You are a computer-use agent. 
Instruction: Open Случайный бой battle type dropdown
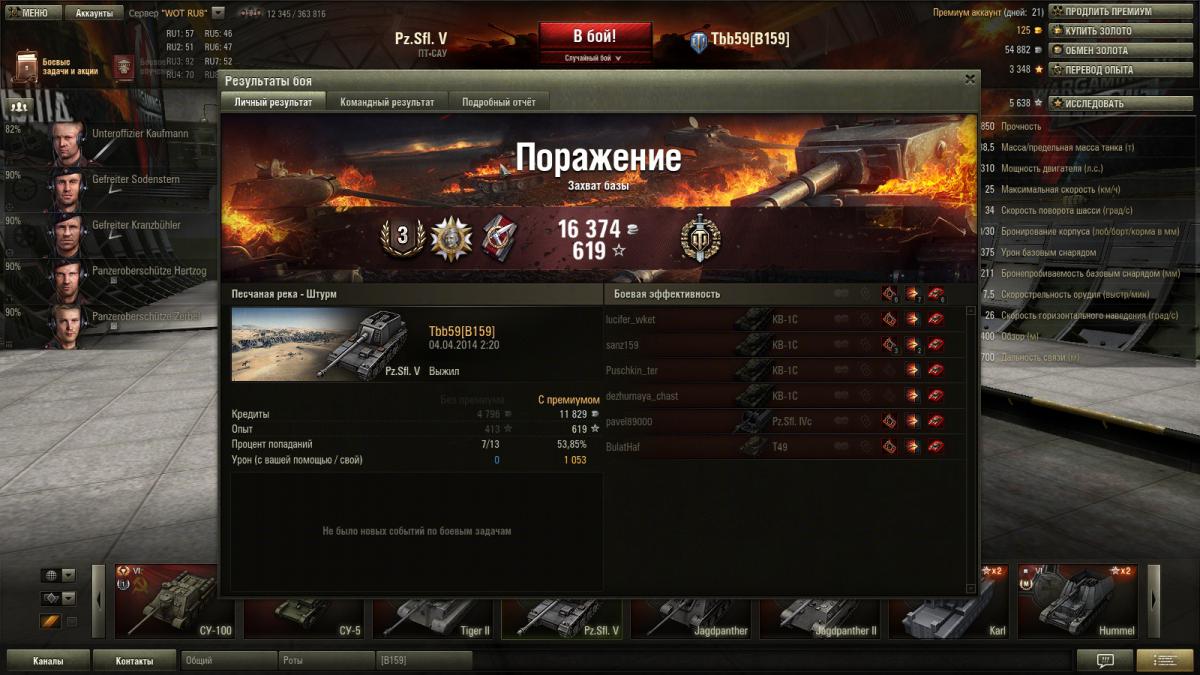tap(594, 58)
